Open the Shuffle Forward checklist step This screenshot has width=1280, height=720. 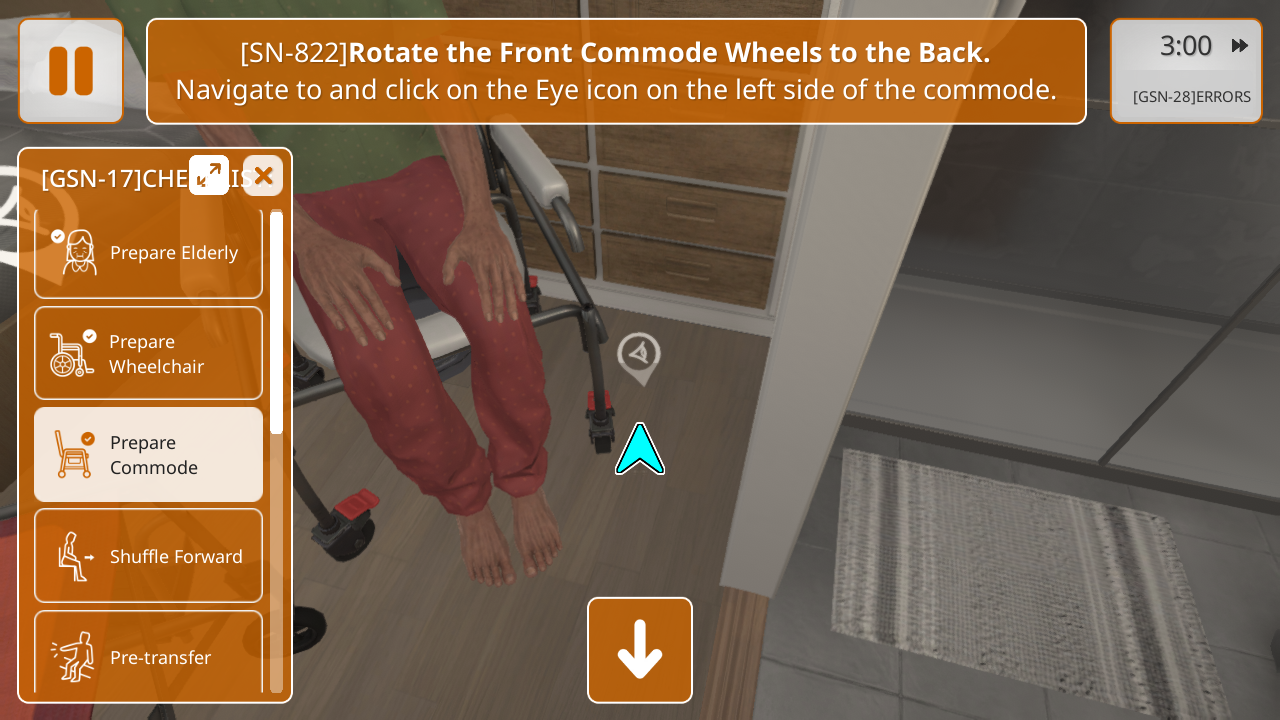point(148,556)
